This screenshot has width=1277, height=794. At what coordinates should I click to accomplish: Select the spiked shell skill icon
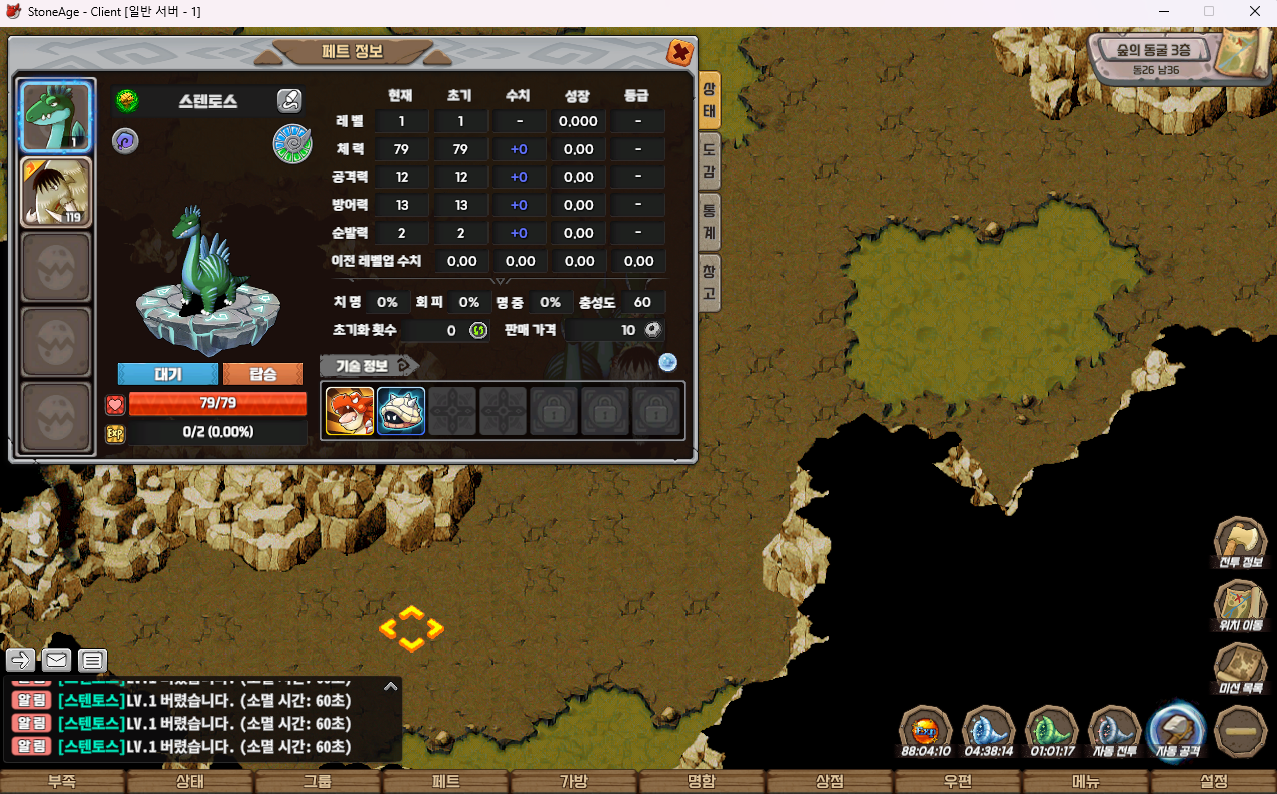[401, 411]
